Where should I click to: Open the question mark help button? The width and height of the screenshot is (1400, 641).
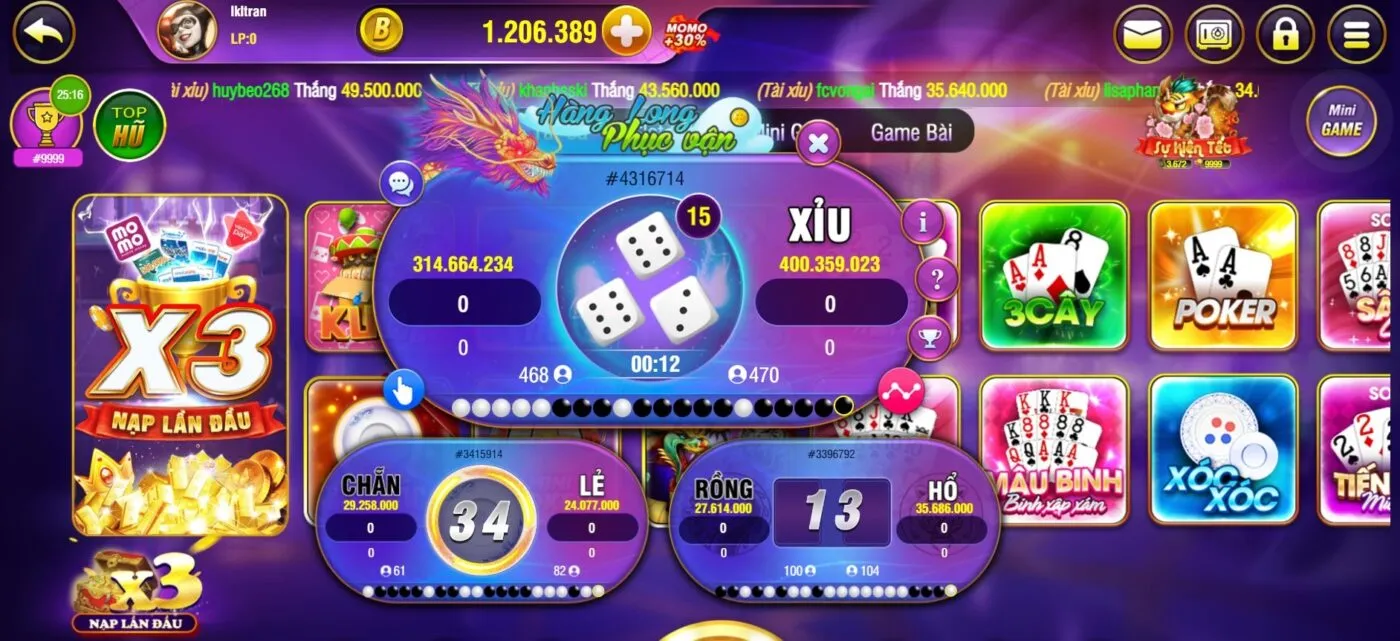[x=937, y=280]
